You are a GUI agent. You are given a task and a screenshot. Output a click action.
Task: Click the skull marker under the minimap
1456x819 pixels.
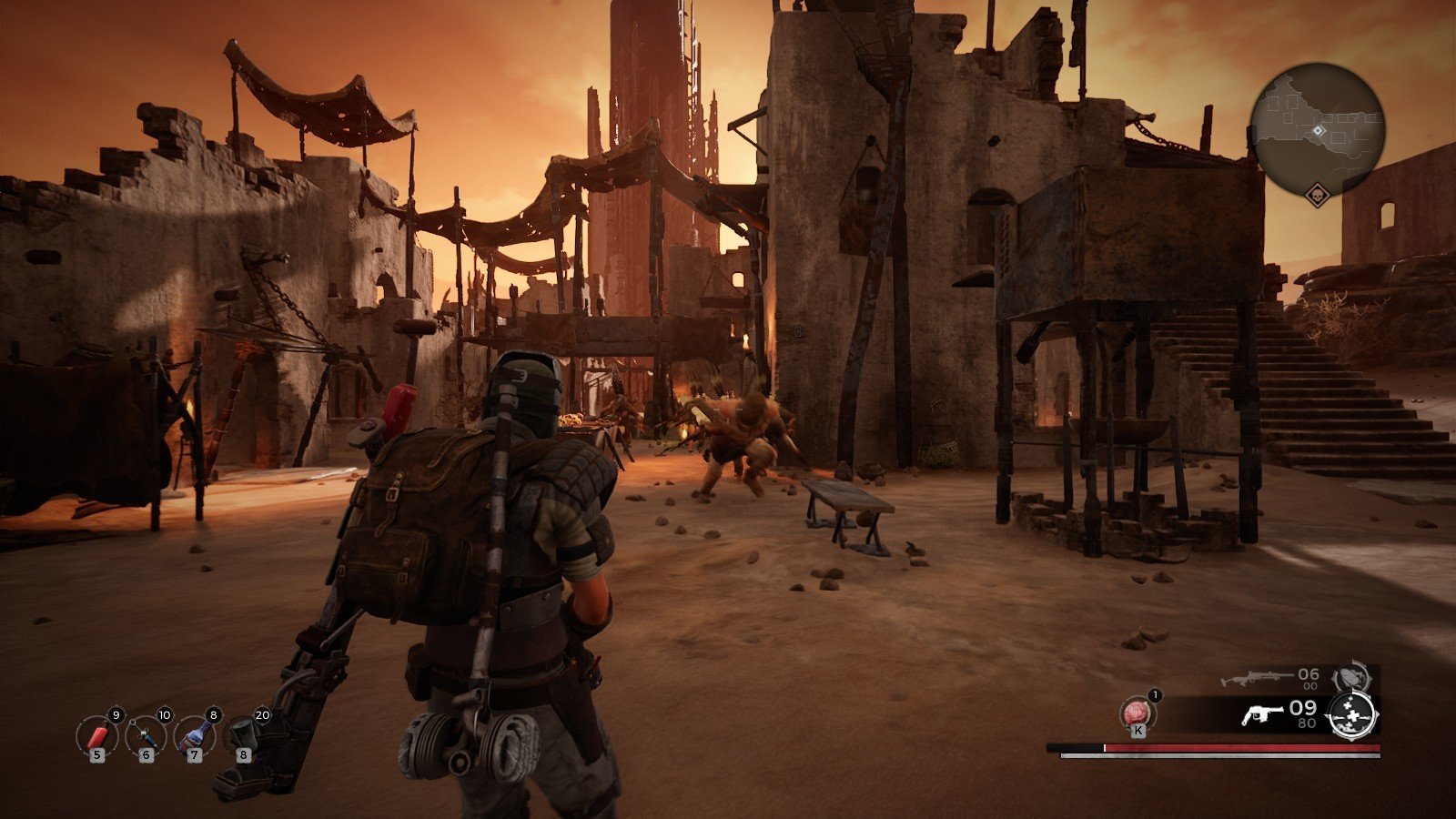pos(1317,196)
